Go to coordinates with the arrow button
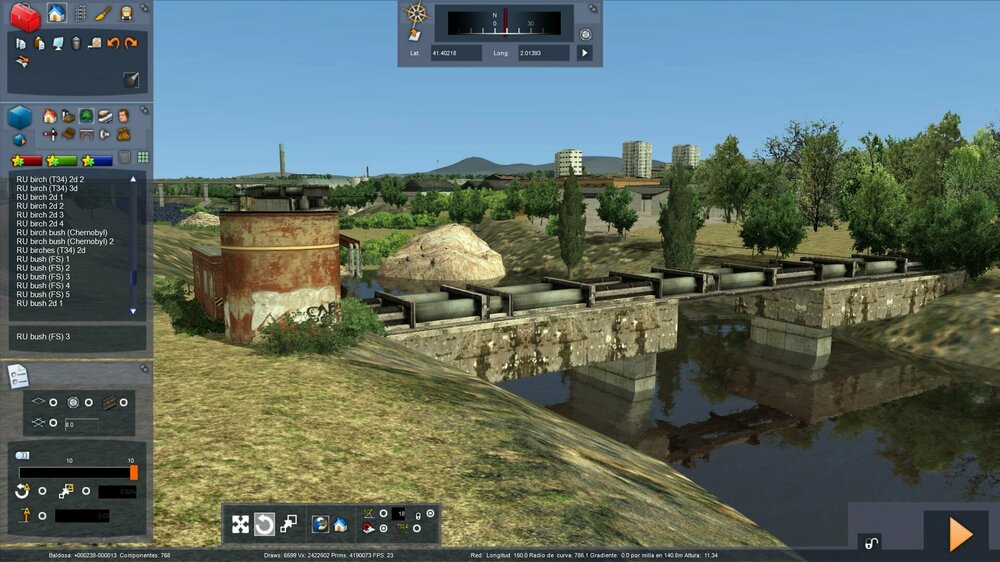This screenshot has height=562, width=1000. 585,52
